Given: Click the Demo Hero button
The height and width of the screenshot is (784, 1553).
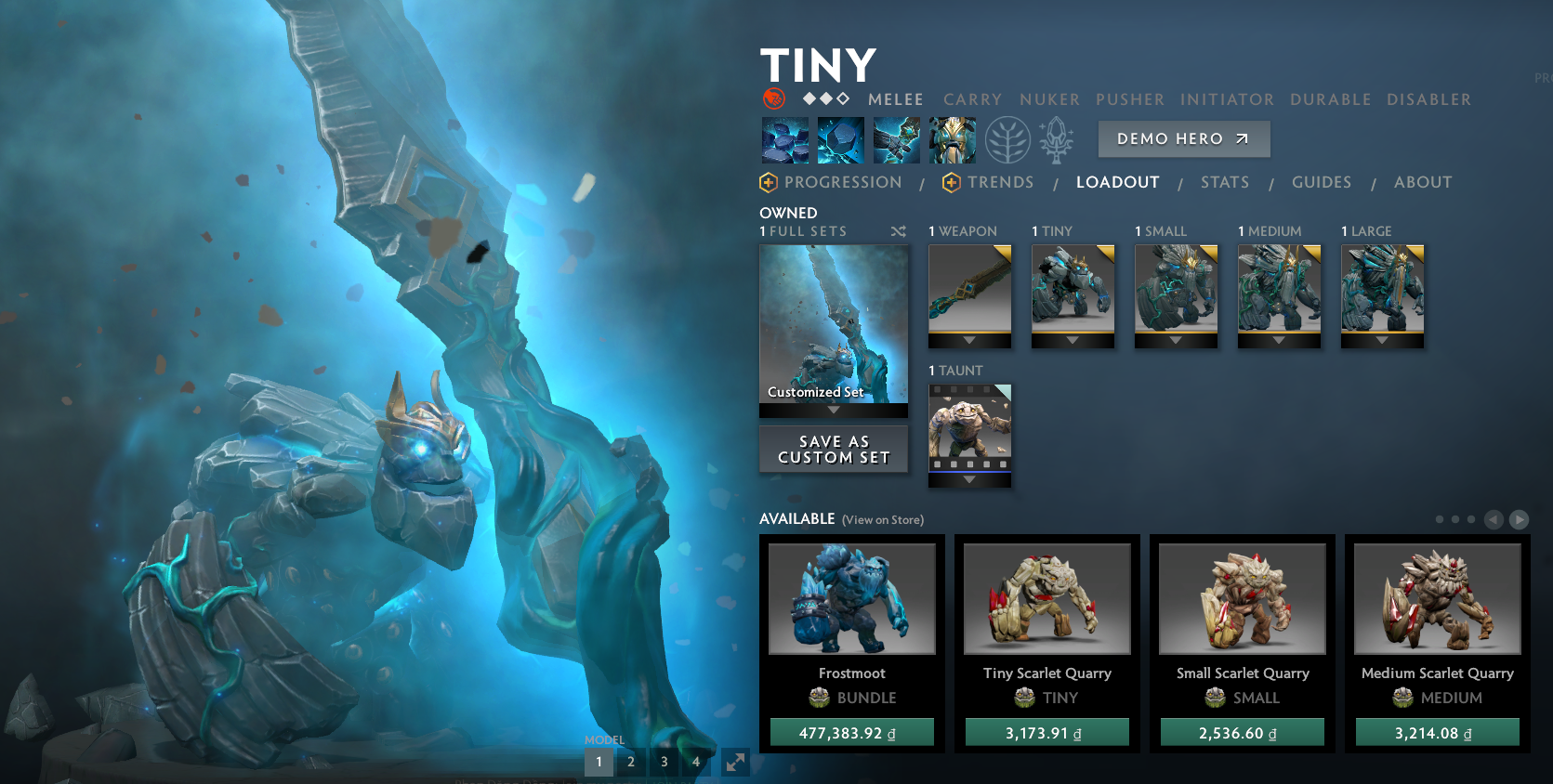Looking at the screenshot, I should click(x=1183, y=138).
